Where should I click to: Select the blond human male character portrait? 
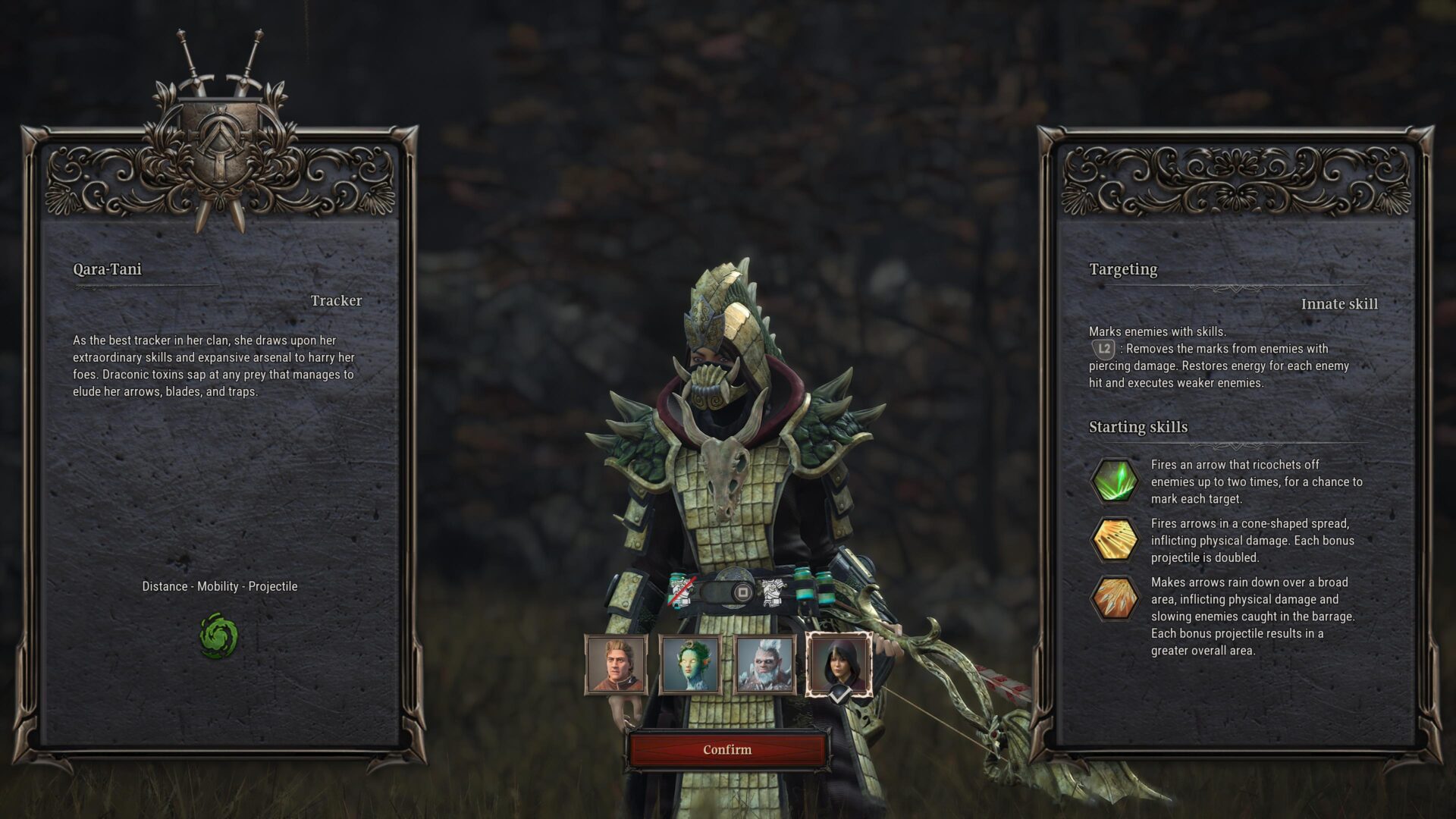tap(616, 665)
